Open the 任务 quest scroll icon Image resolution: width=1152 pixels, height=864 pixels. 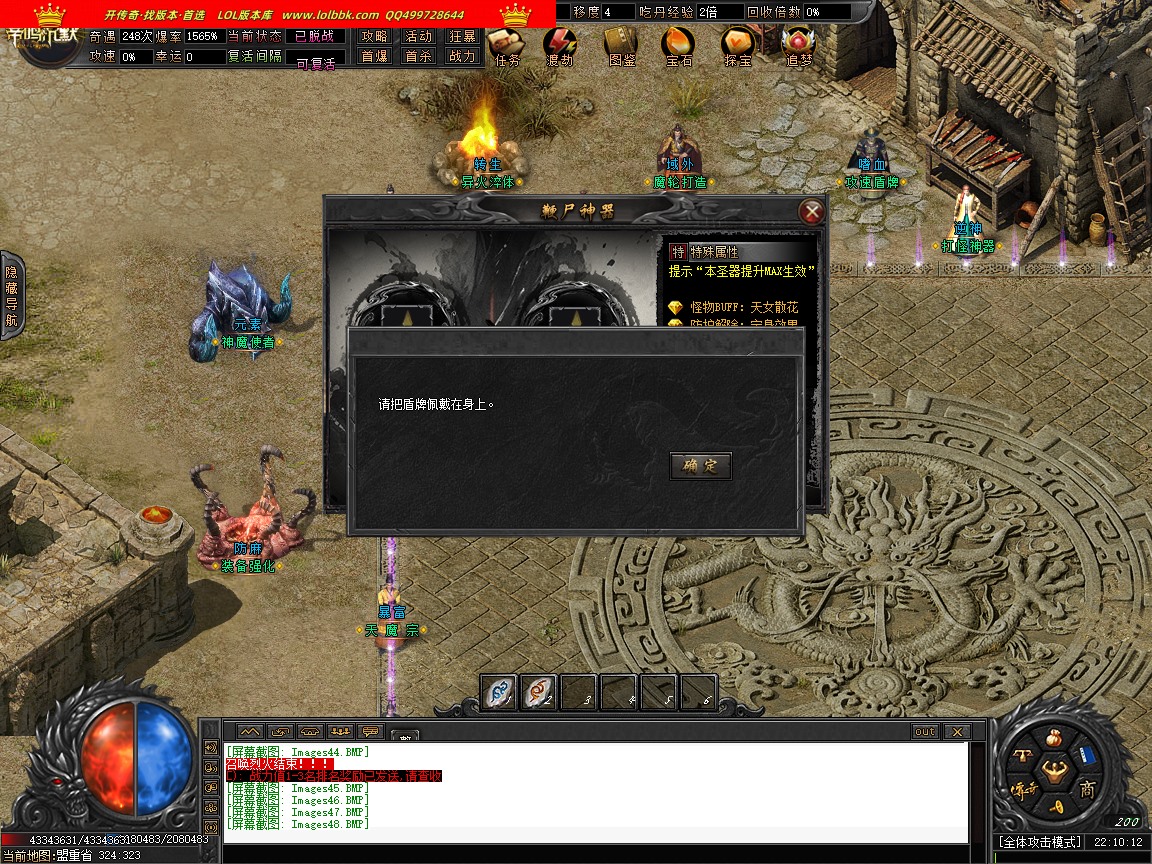(x=508, y=45)
